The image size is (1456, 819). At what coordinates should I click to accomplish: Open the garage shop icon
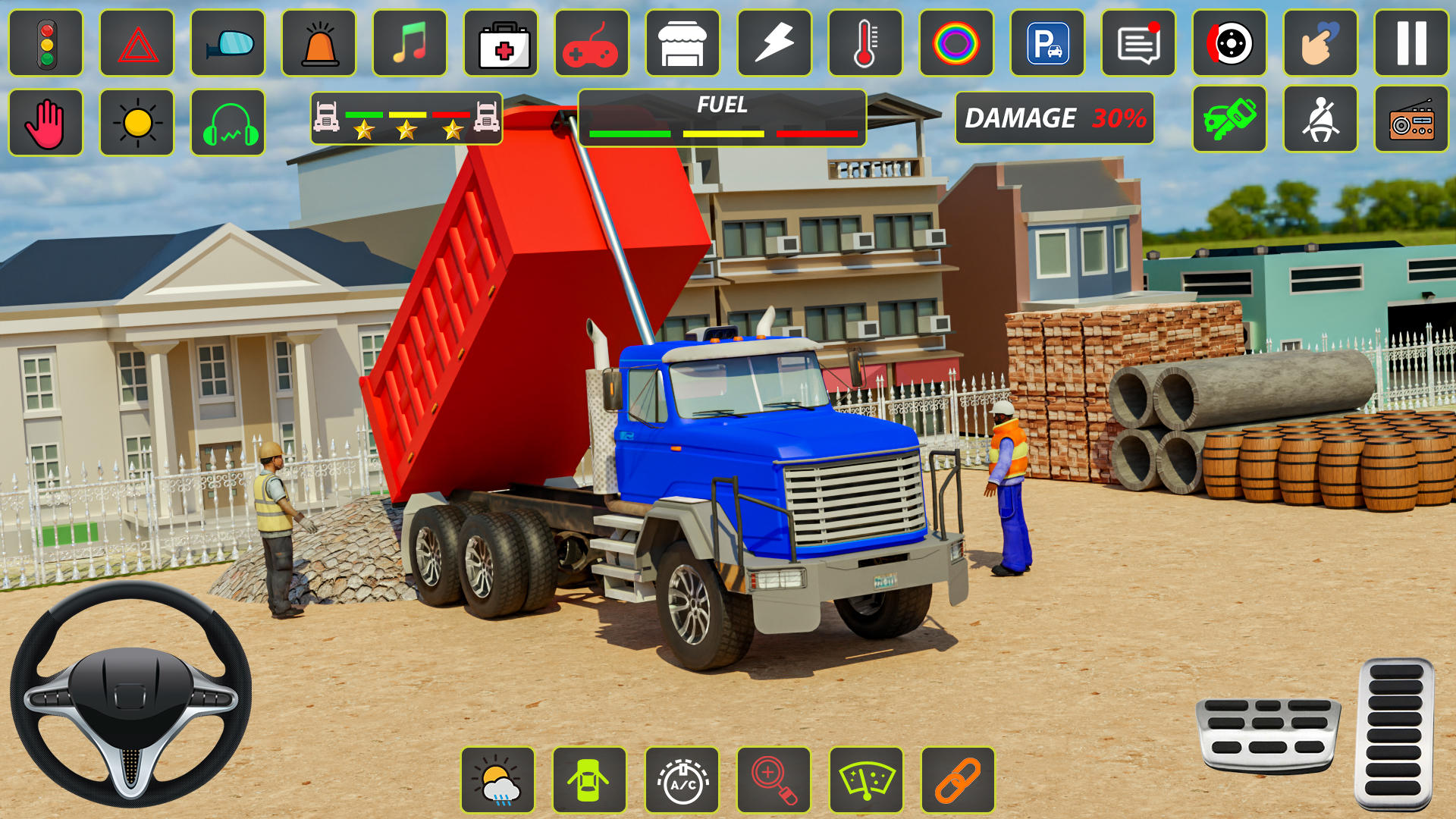(682, 43)
